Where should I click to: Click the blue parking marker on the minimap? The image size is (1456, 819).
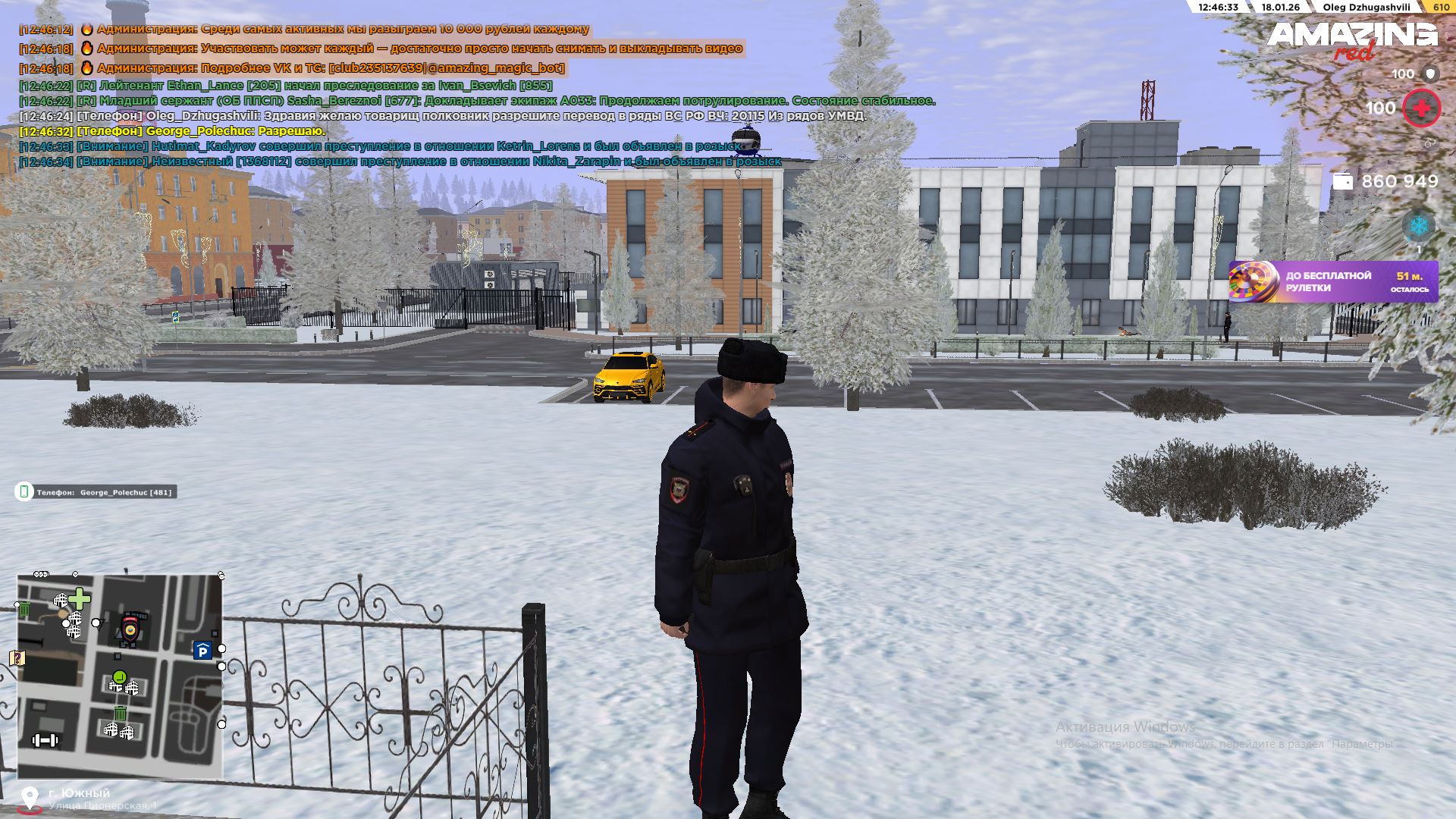point(202,651)
